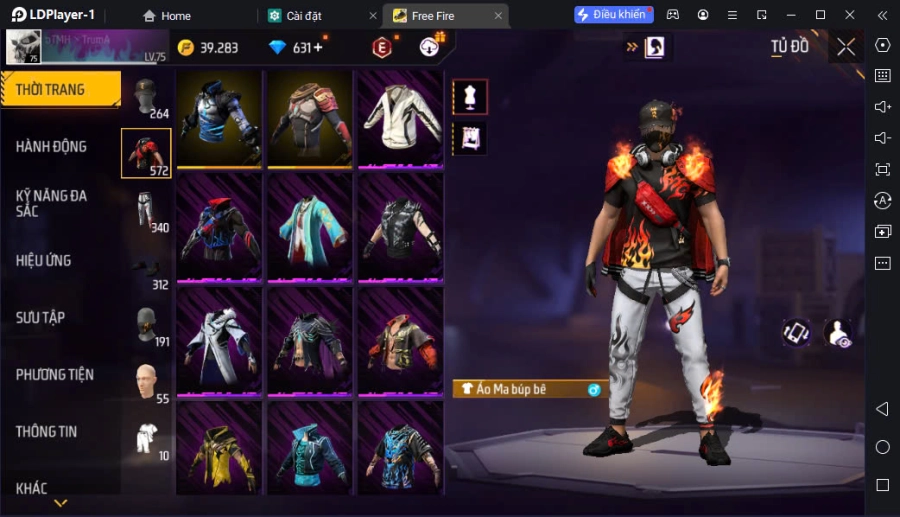Open the Thời Trang wardrobe tab
900x517 pixels.
pos(60,89)
